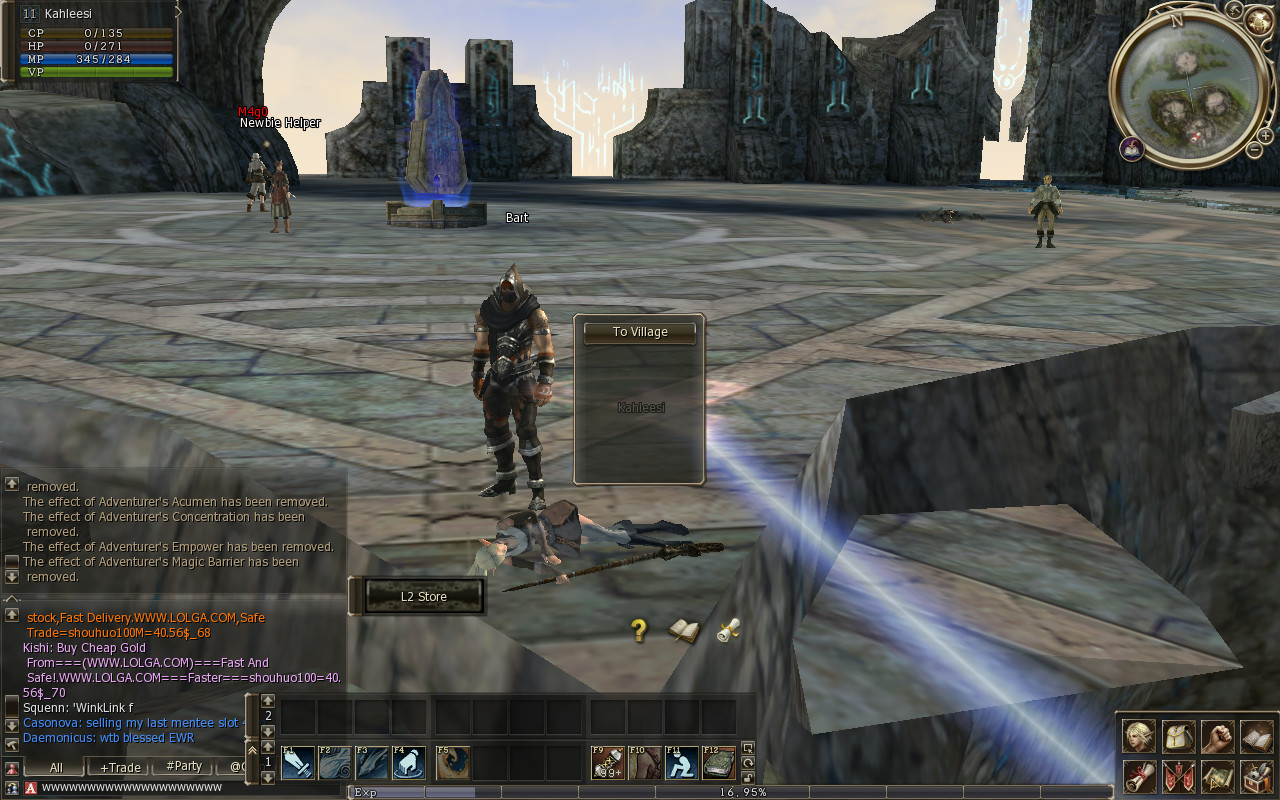
Task: Open the book icon above the hotbar
Action: coord(684,631)
